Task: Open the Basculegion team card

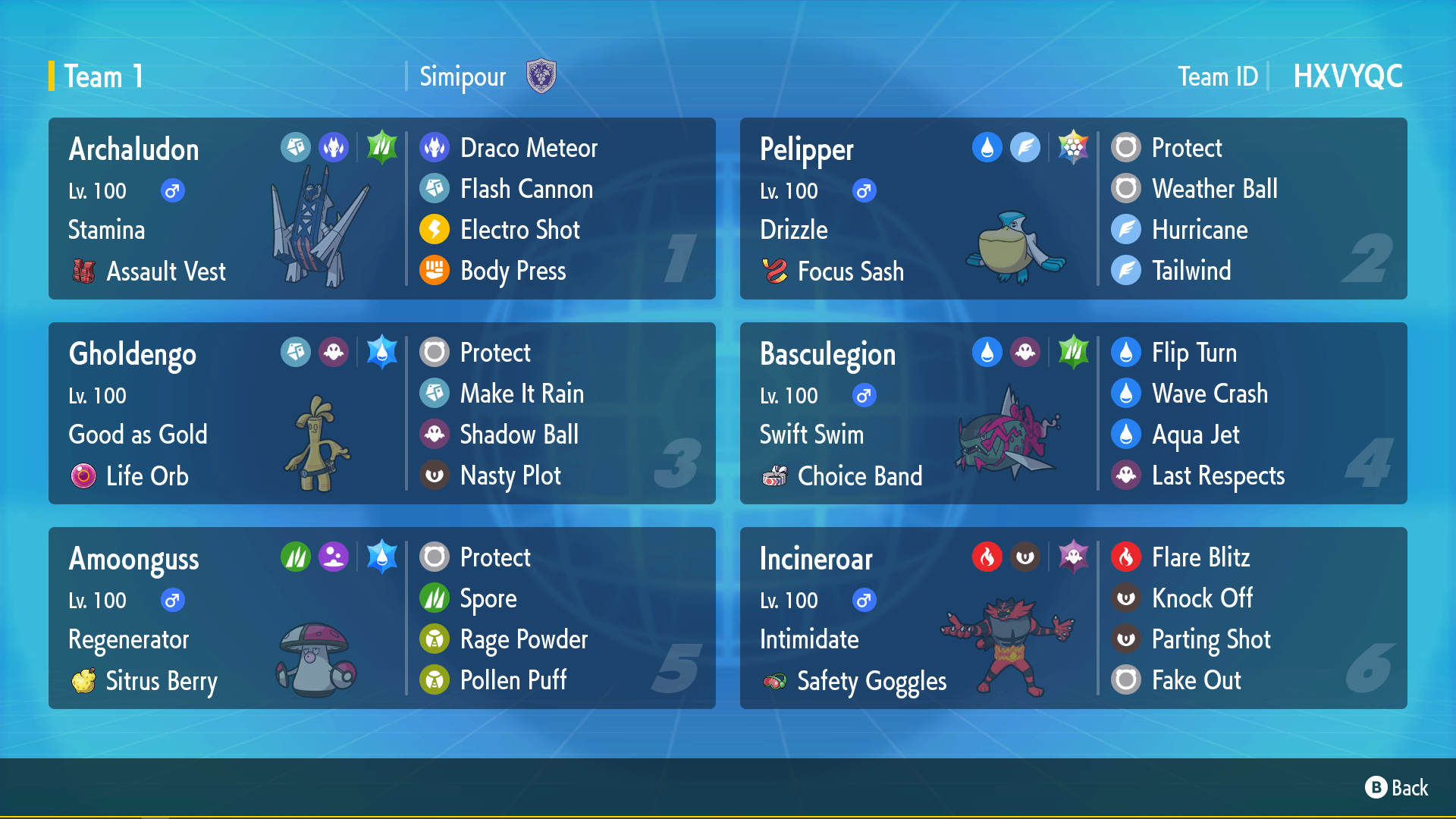Action: tap(1073, 413)
